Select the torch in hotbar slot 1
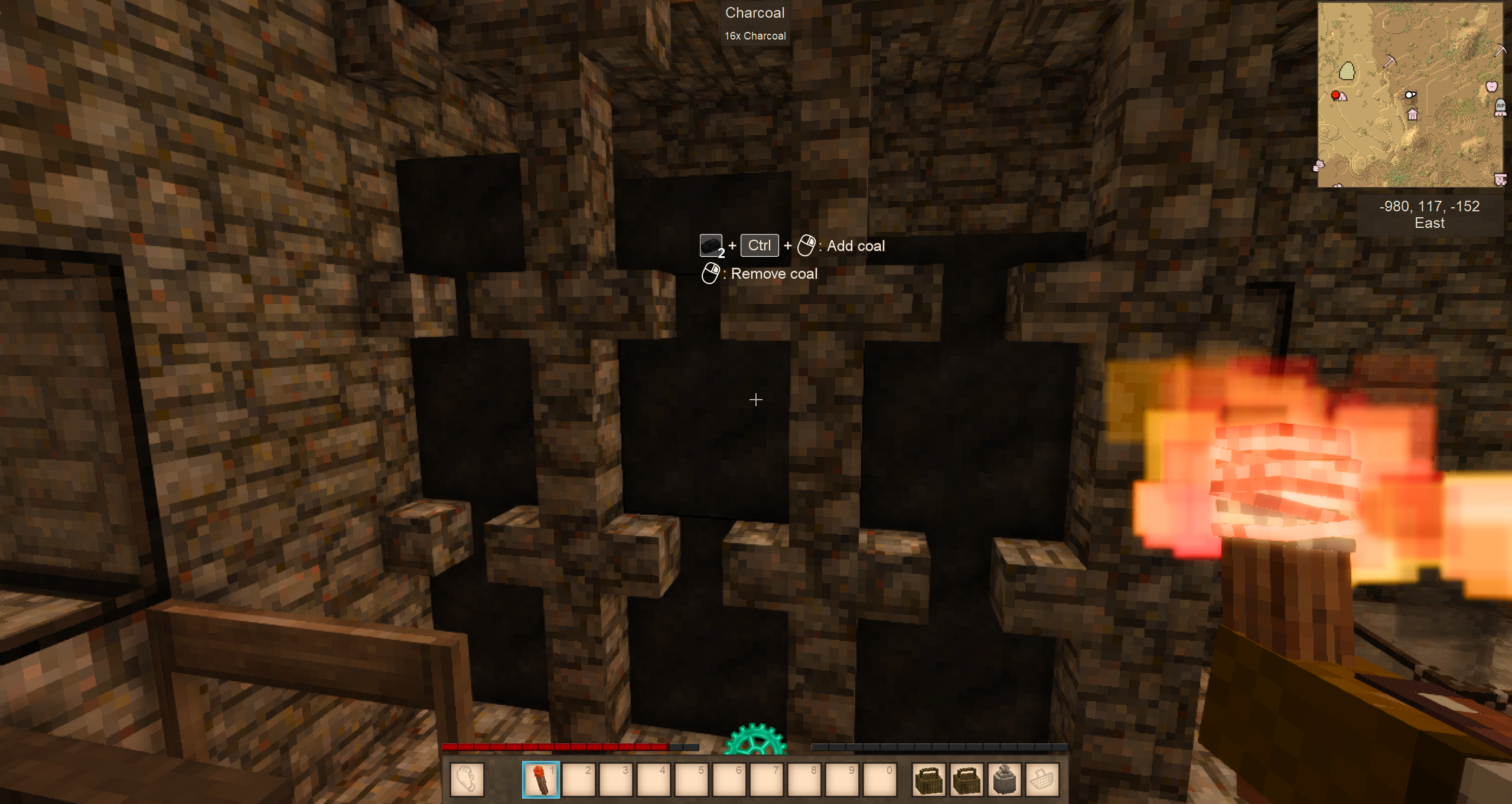Viewport: 1512px width, 804px height. 540,779
